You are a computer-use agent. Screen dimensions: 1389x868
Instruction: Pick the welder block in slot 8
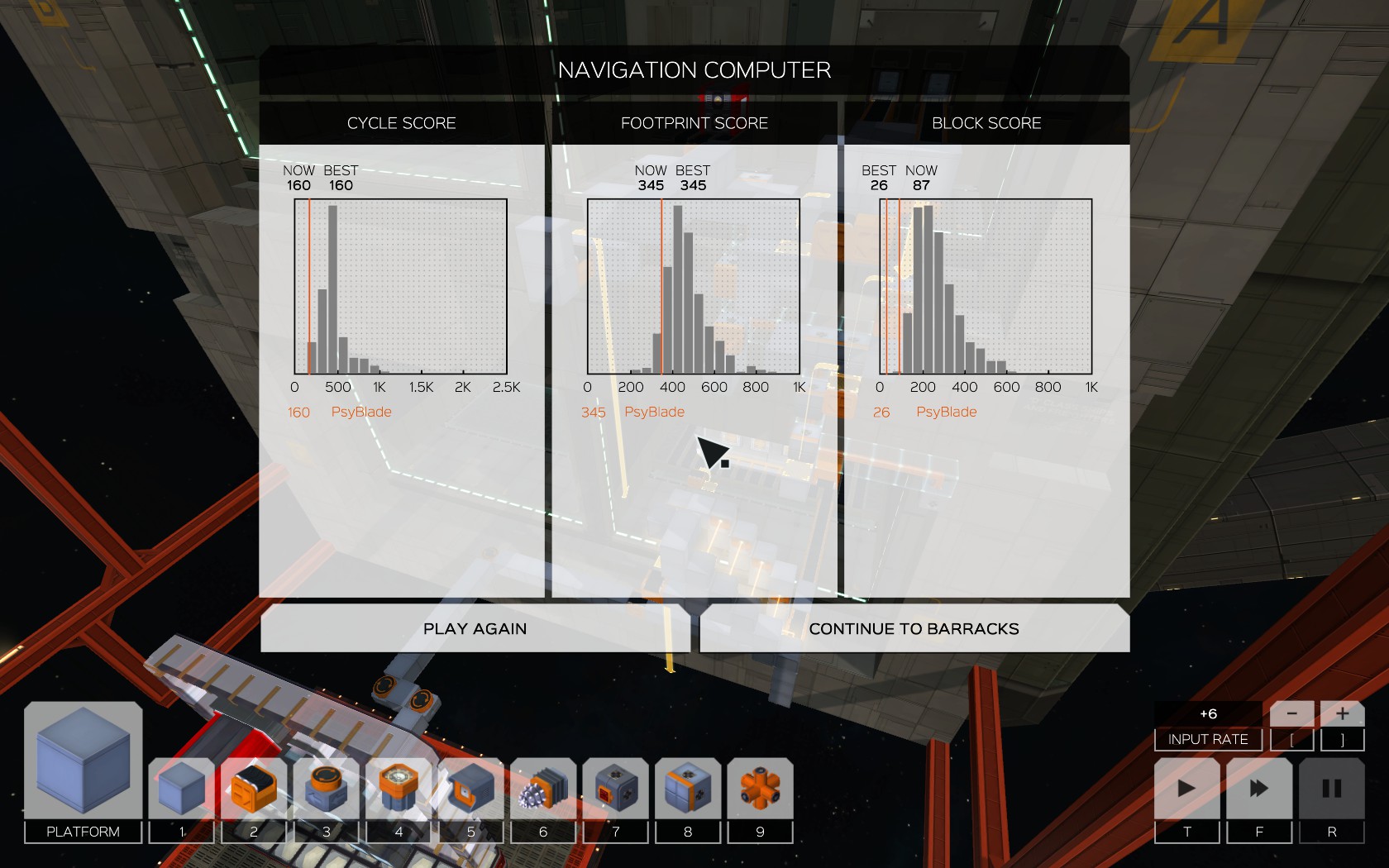pyautogui.click(x=688, y=789)
